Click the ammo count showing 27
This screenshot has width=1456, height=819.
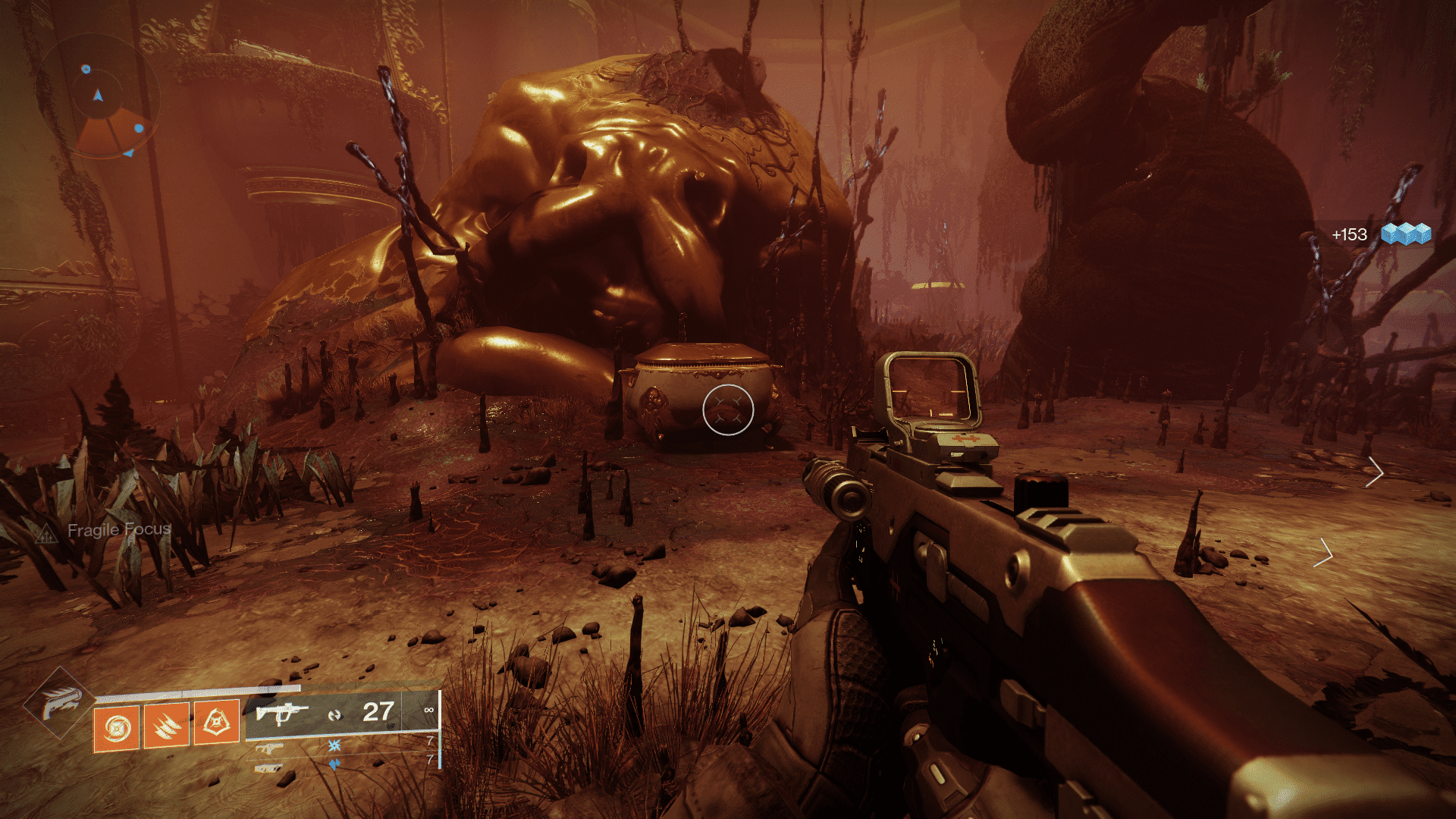(378, 711)
